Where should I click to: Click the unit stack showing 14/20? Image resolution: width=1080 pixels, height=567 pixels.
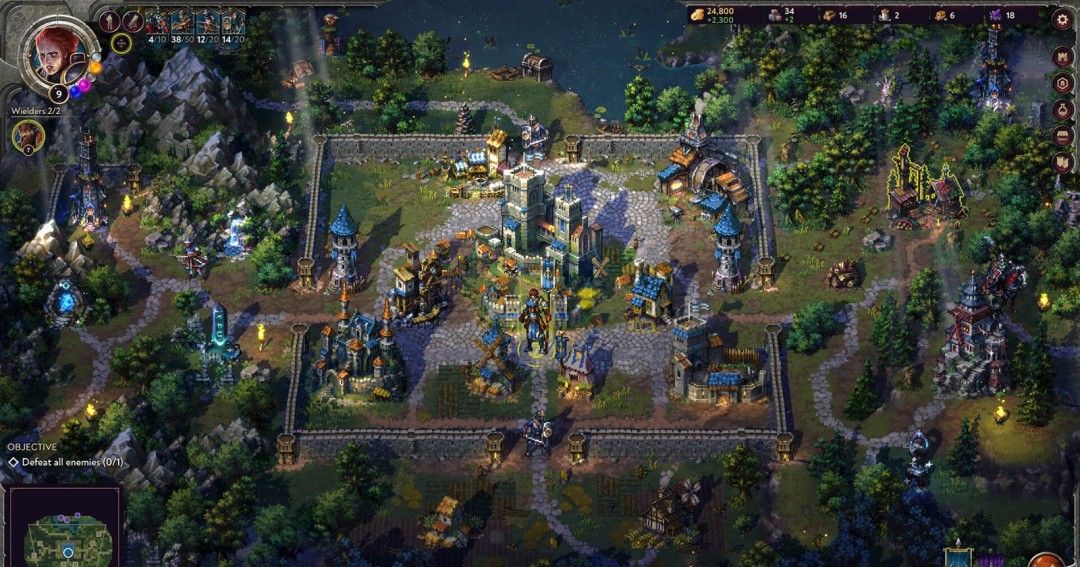pyautogui.click(x=232, y=24)
